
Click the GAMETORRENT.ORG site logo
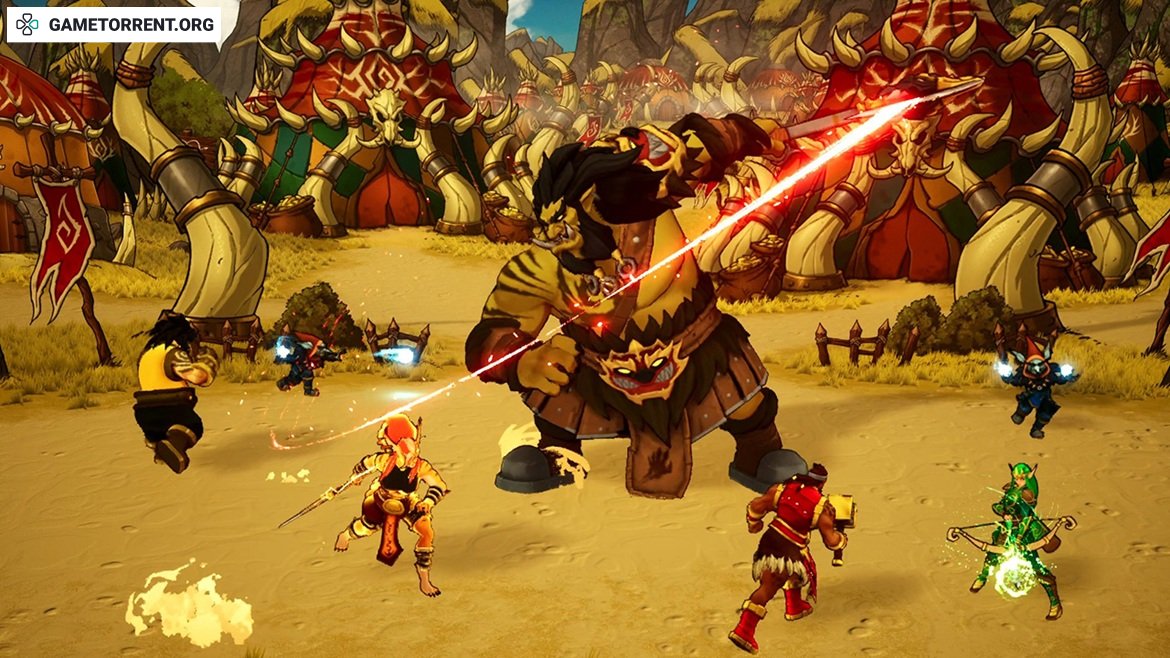pyautogui.click(x=114, y=24)
